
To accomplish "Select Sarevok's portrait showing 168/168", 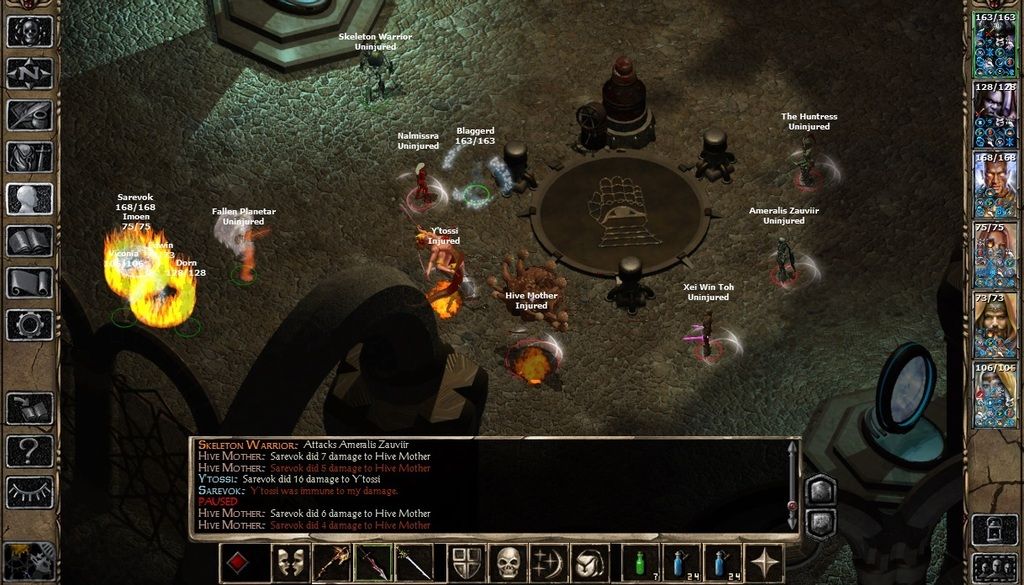I will click(994, 186).
